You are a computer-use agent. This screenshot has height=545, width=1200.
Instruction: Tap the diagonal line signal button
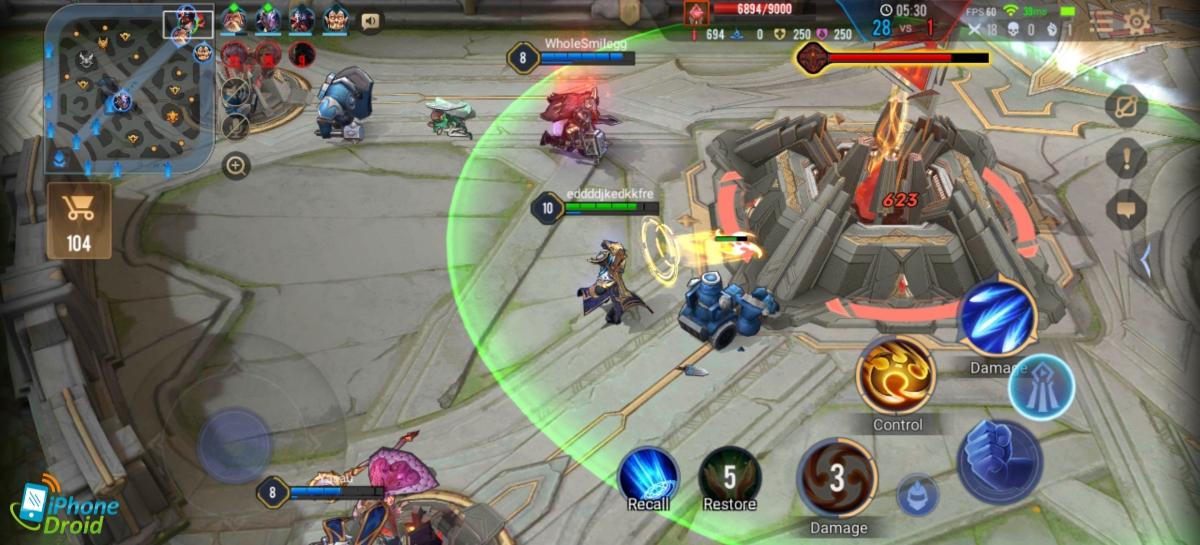1126,105
